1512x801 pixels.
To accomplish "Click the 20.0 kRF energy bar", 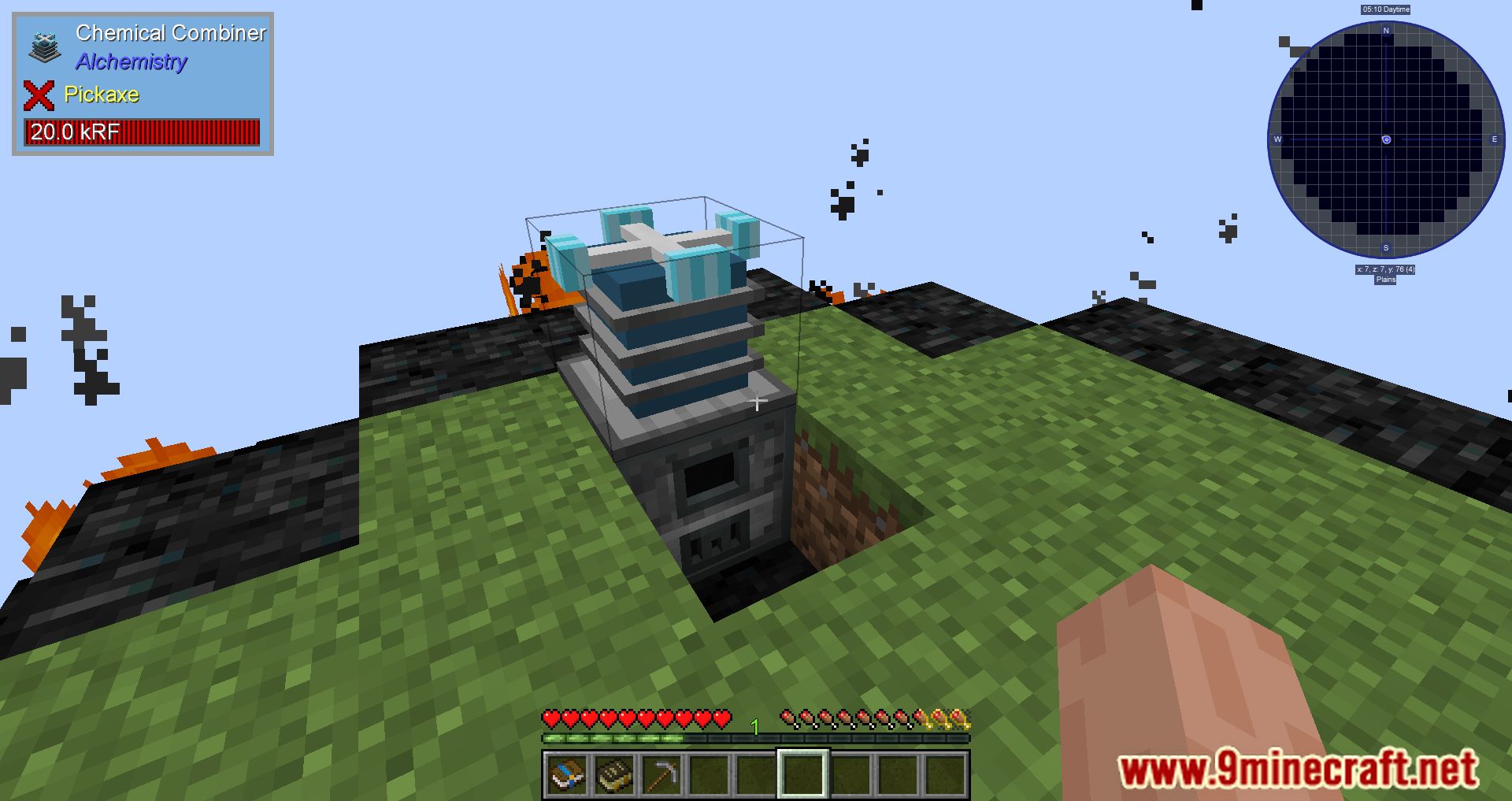I will point(142,132).
